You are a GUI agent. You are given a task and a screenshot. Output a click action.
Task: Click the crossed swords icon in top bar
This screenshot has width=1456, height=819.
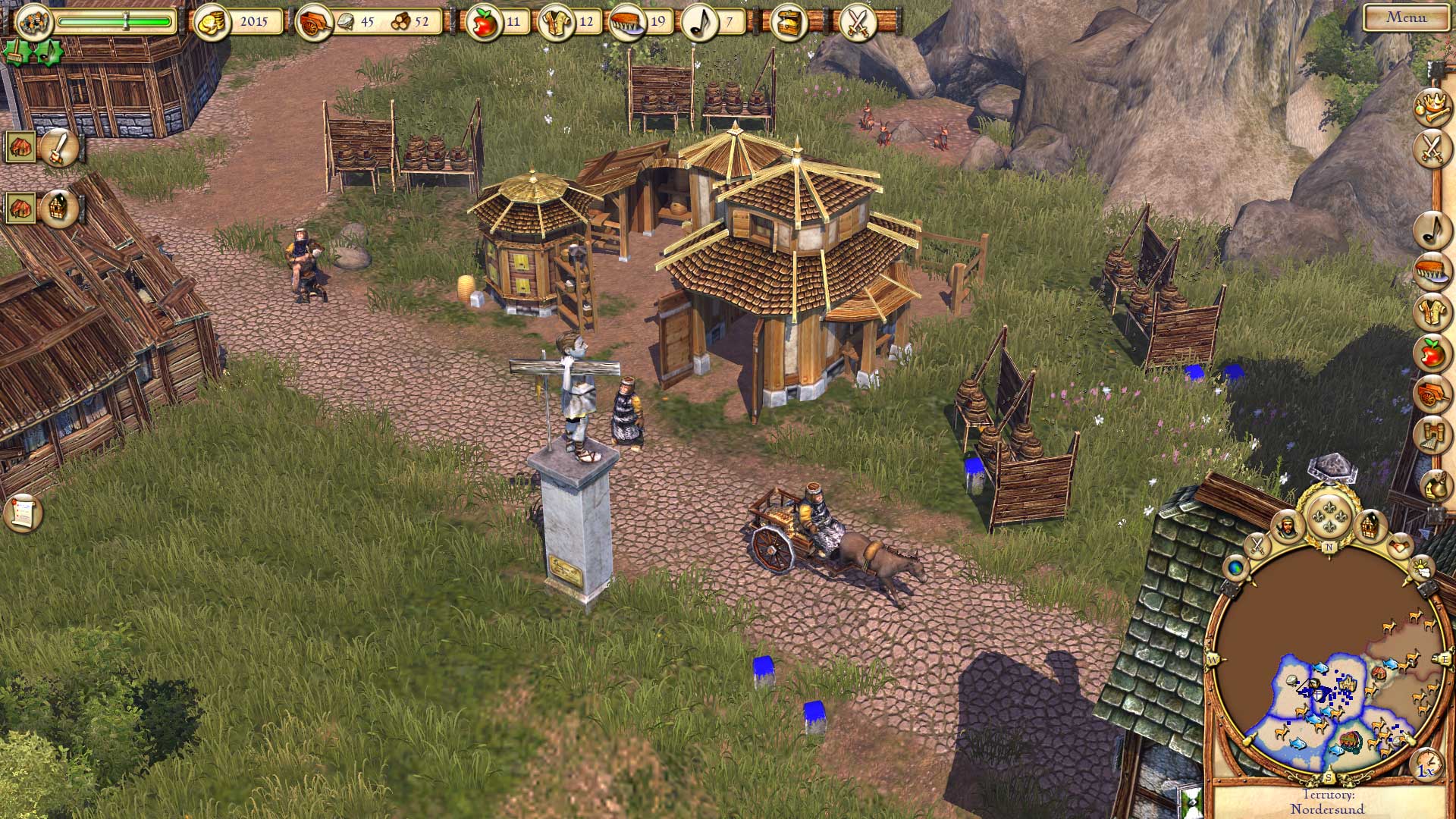click(x=858, y=23)
